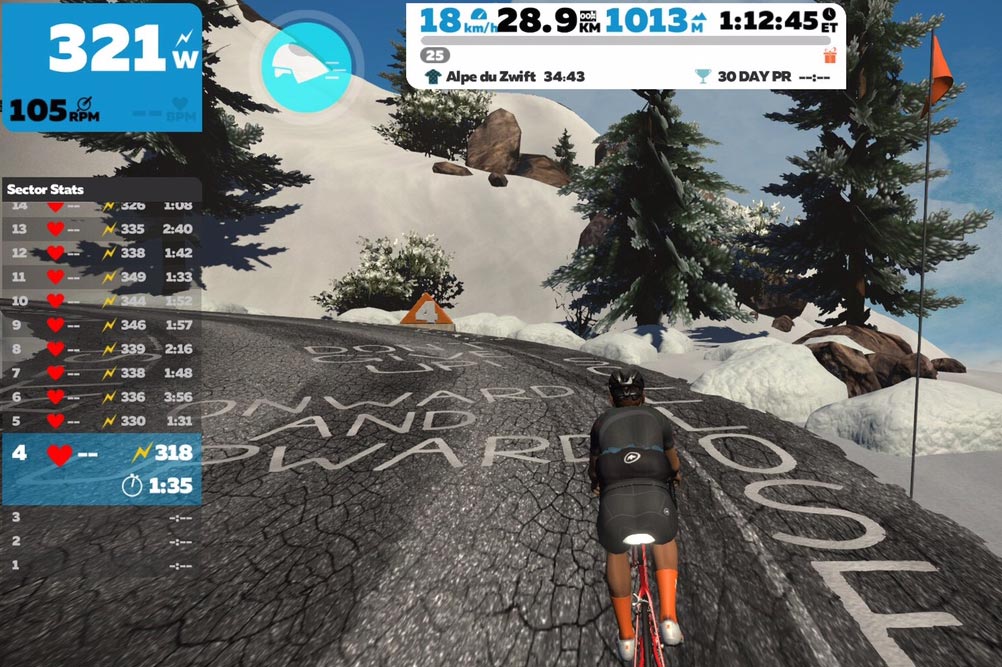Choose the sector 13 stats row

coord(101,228)
